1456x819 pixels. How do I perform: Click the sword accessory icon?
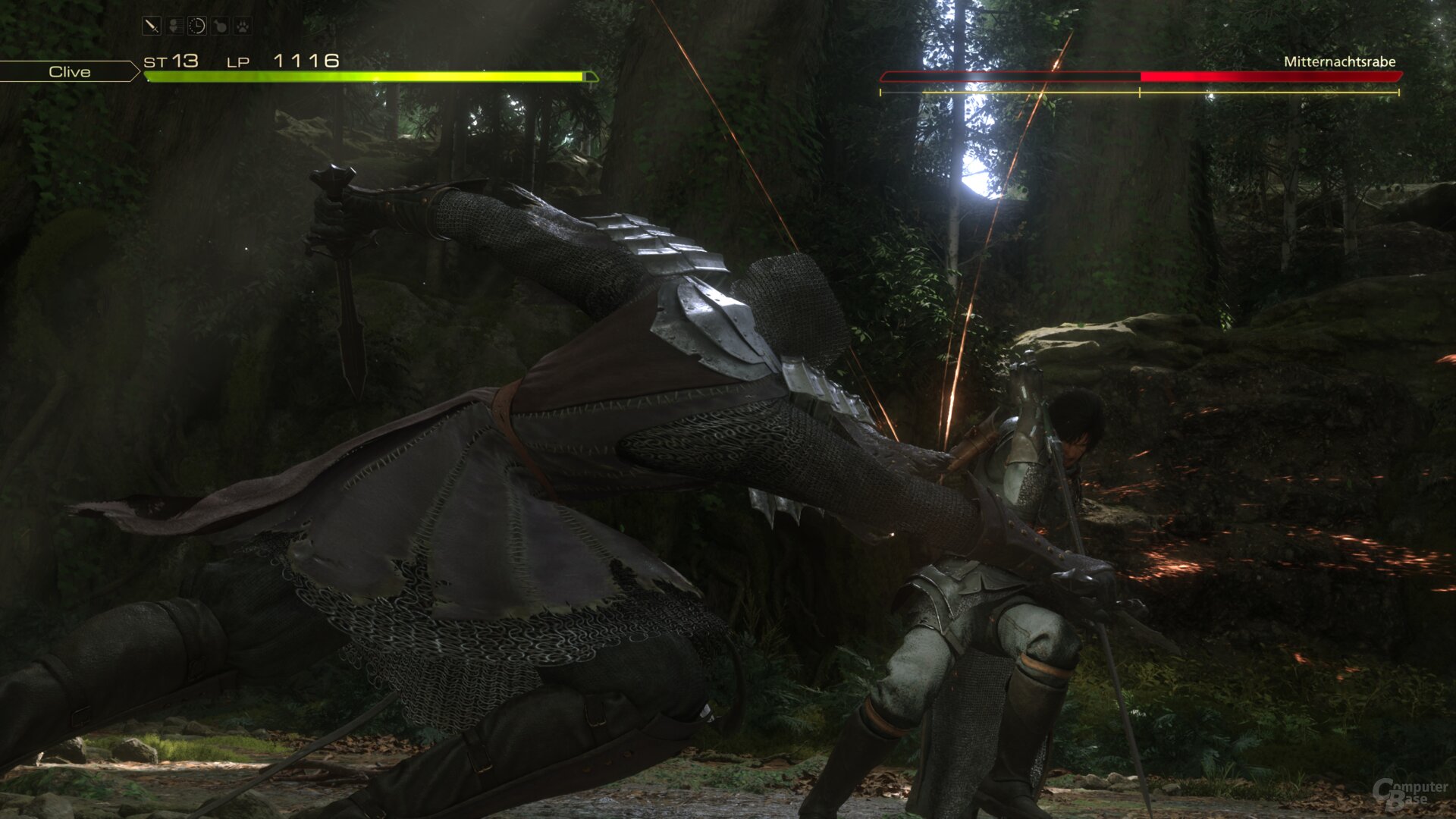pos(152,27)
